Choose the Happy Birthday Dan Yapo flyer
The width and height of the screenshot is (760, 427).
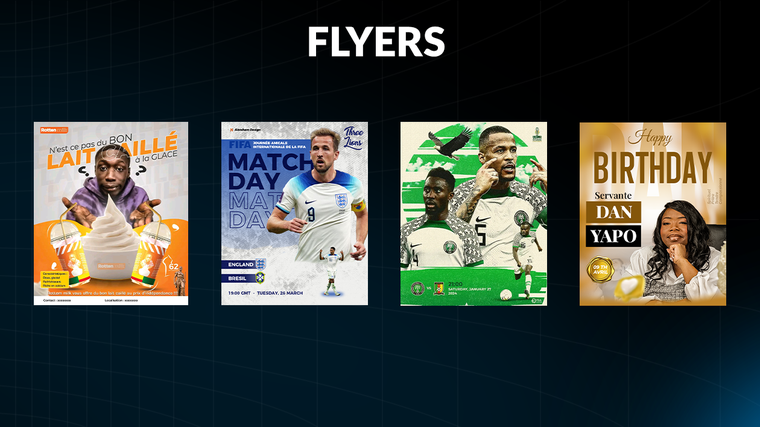pos(653,213)
